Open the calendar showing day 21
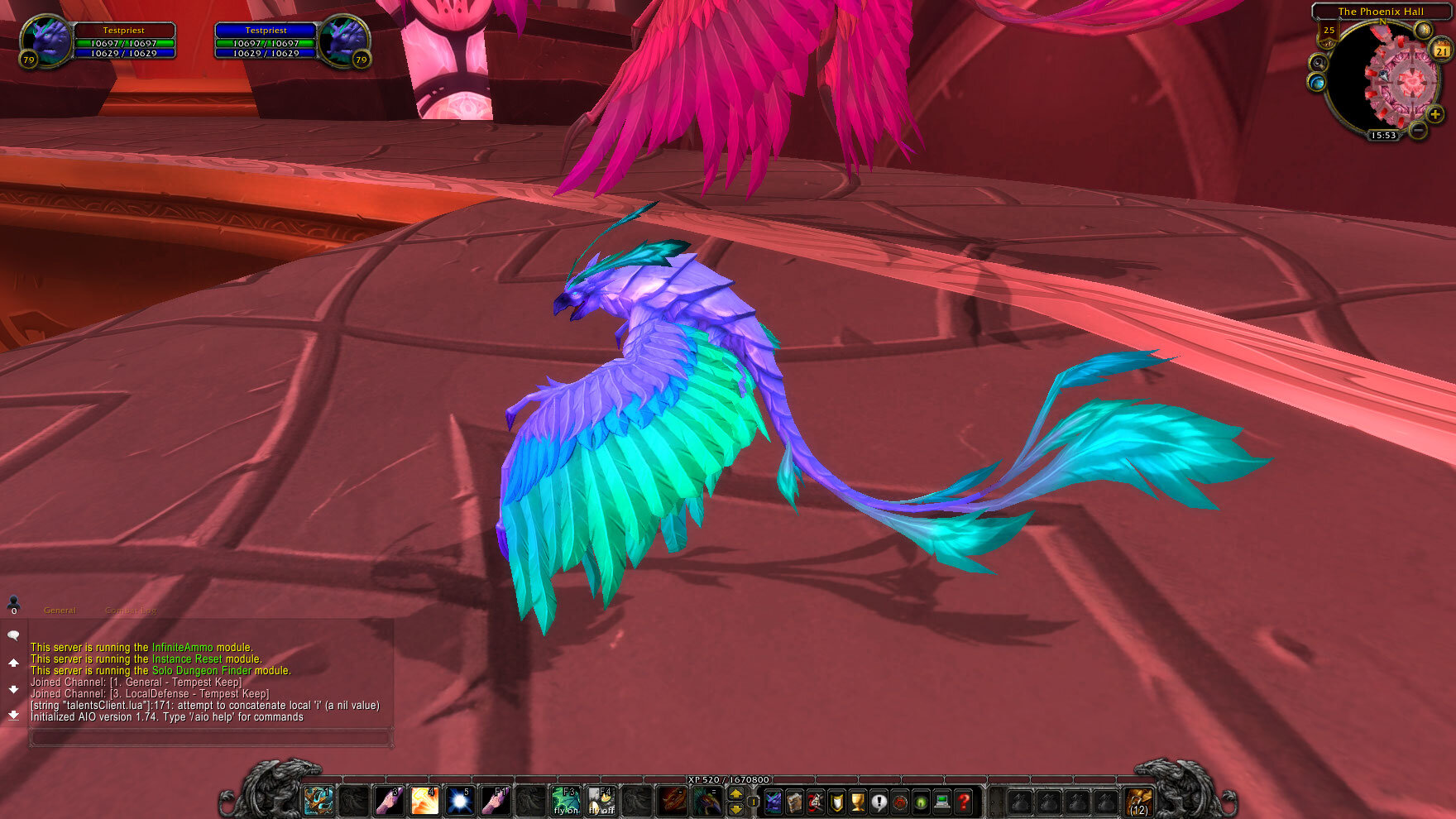 [1441, 50]
